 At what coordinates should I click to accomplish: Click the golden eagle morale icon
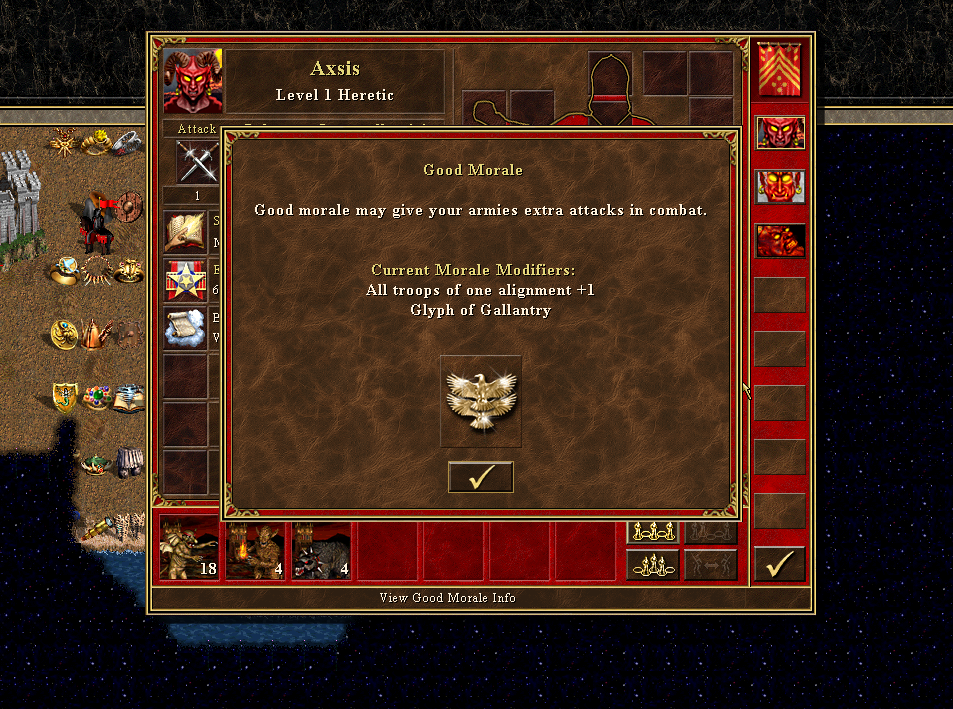click(x=480, y=401)
